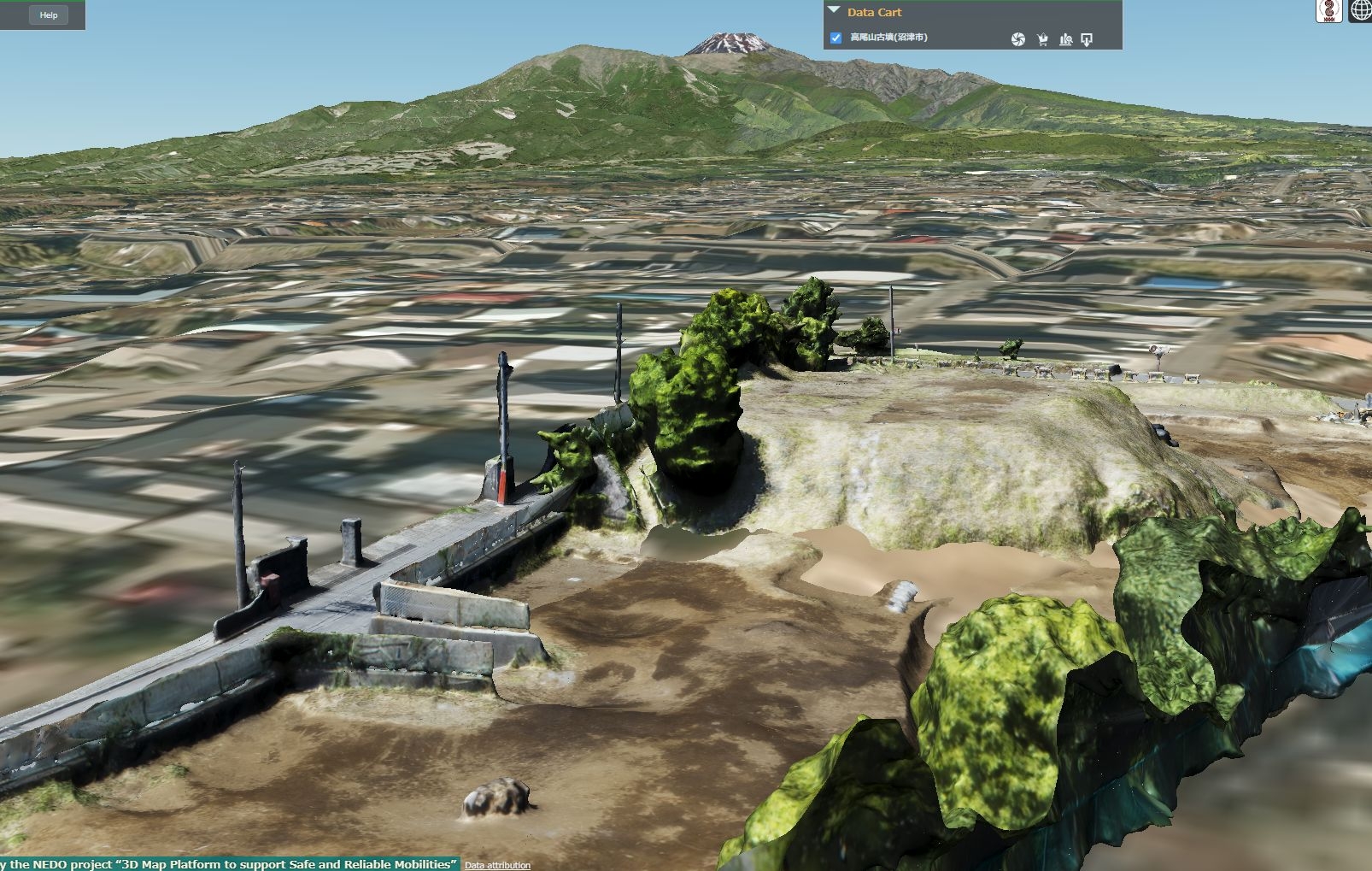Click the chart inspect icon in Data Cart
Image resolution: width=1372 pixels, height=871 pixels.
1065,39
